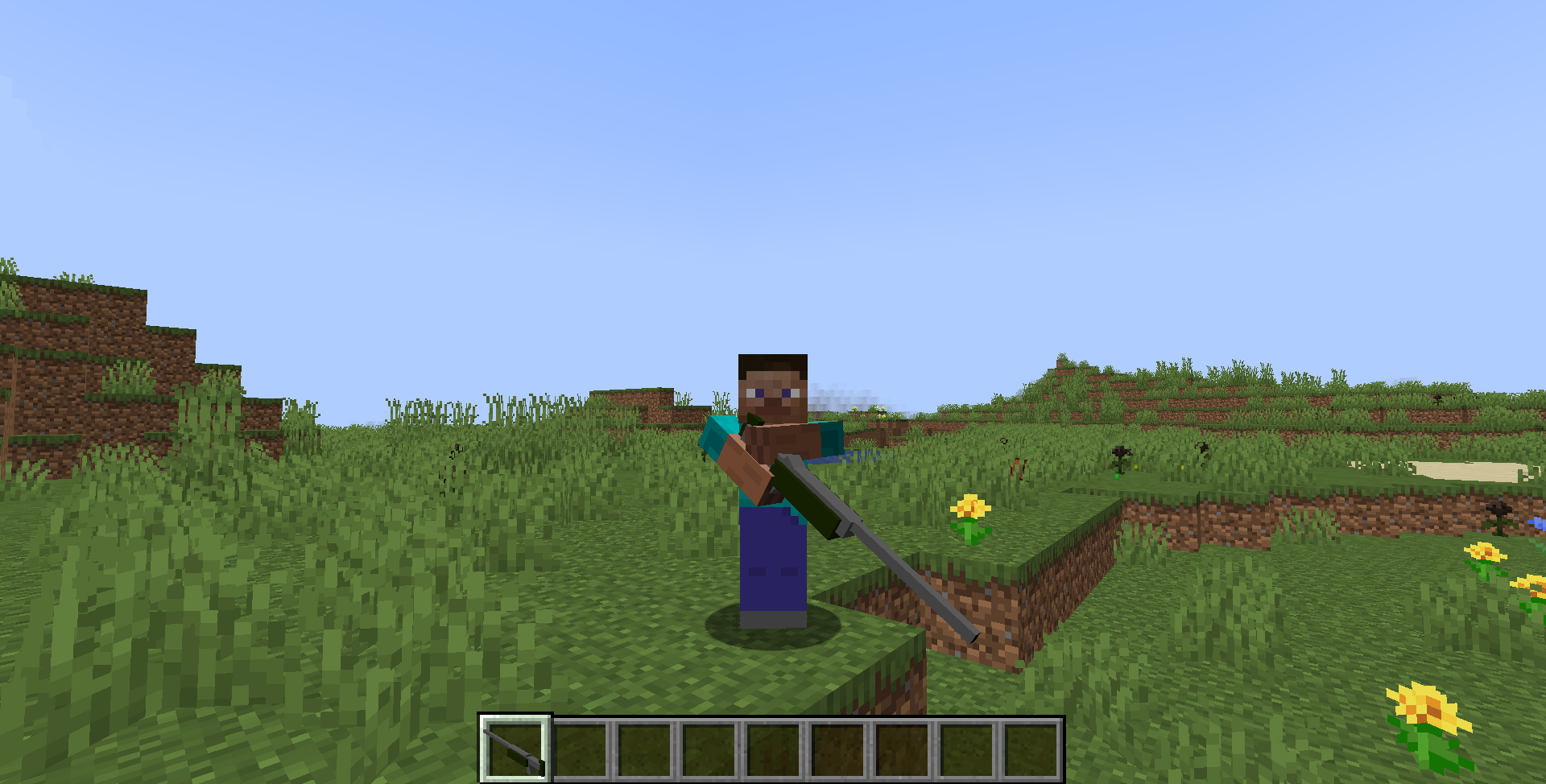Click the rifle barrel Steve is holding
Image resolution: width=1546 pixels, height=784 pixels.
(902, 571)
